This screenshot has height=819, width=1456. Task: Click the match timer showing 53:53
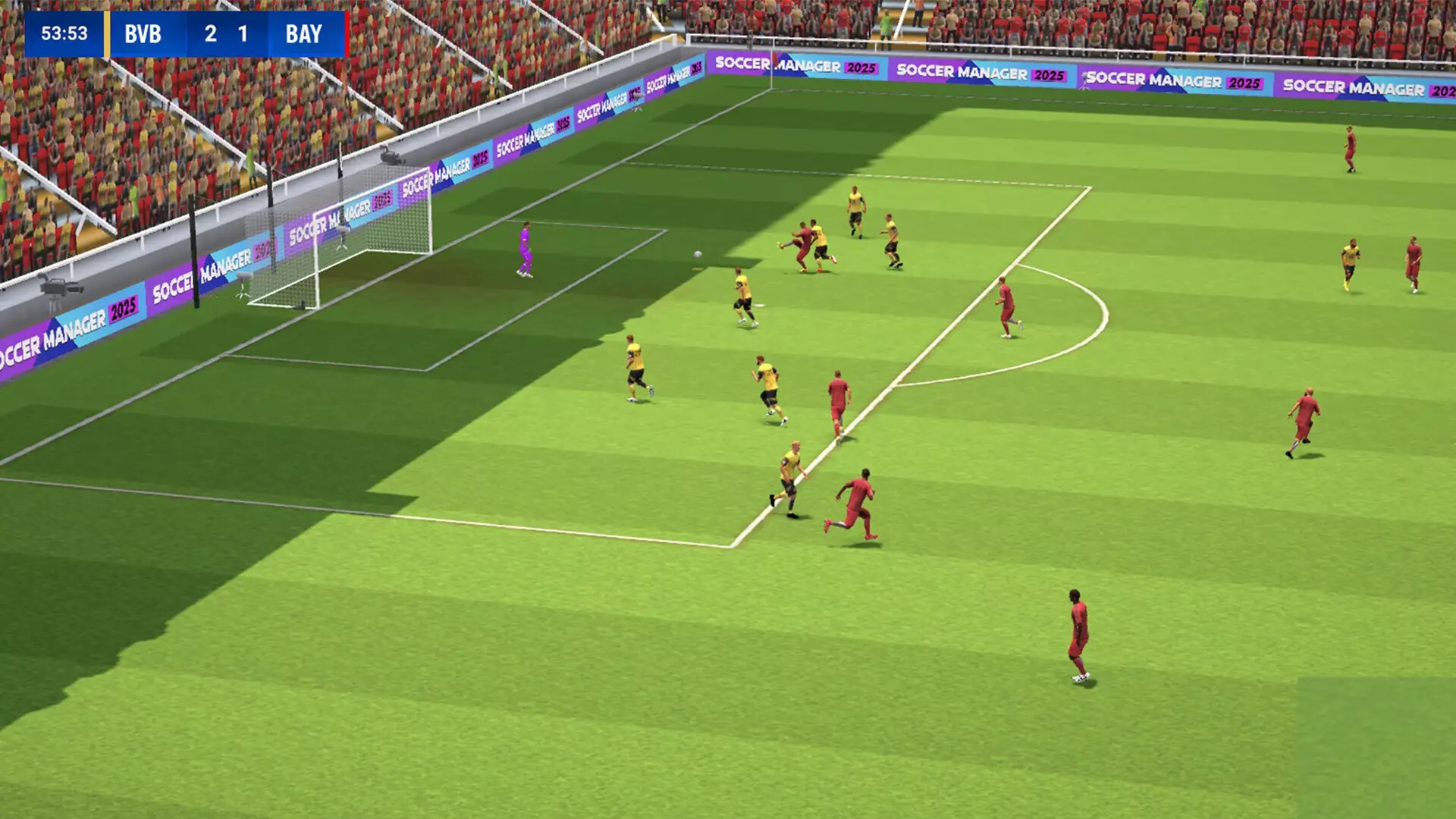[x=64, y=33]
